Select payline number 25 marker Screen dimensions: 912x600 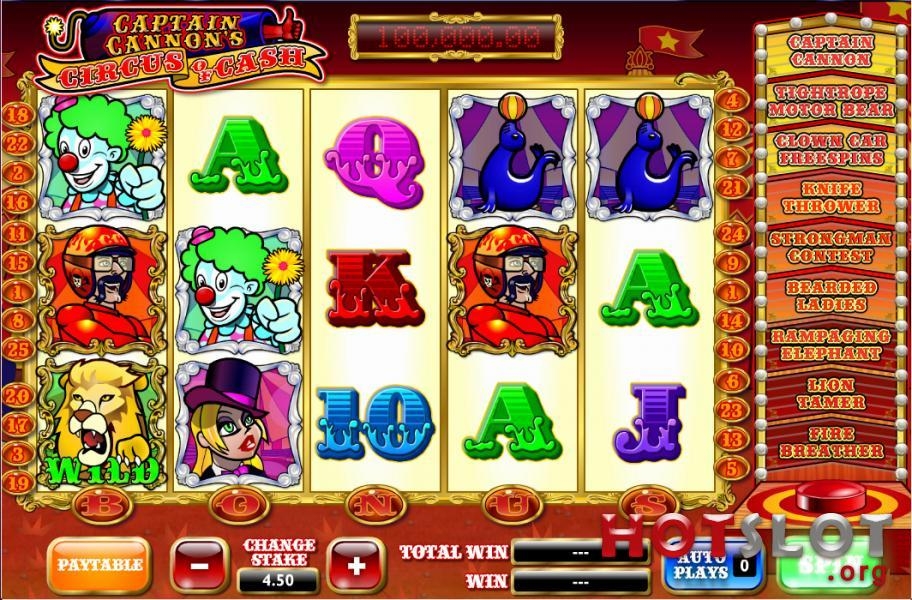(17, 349)
